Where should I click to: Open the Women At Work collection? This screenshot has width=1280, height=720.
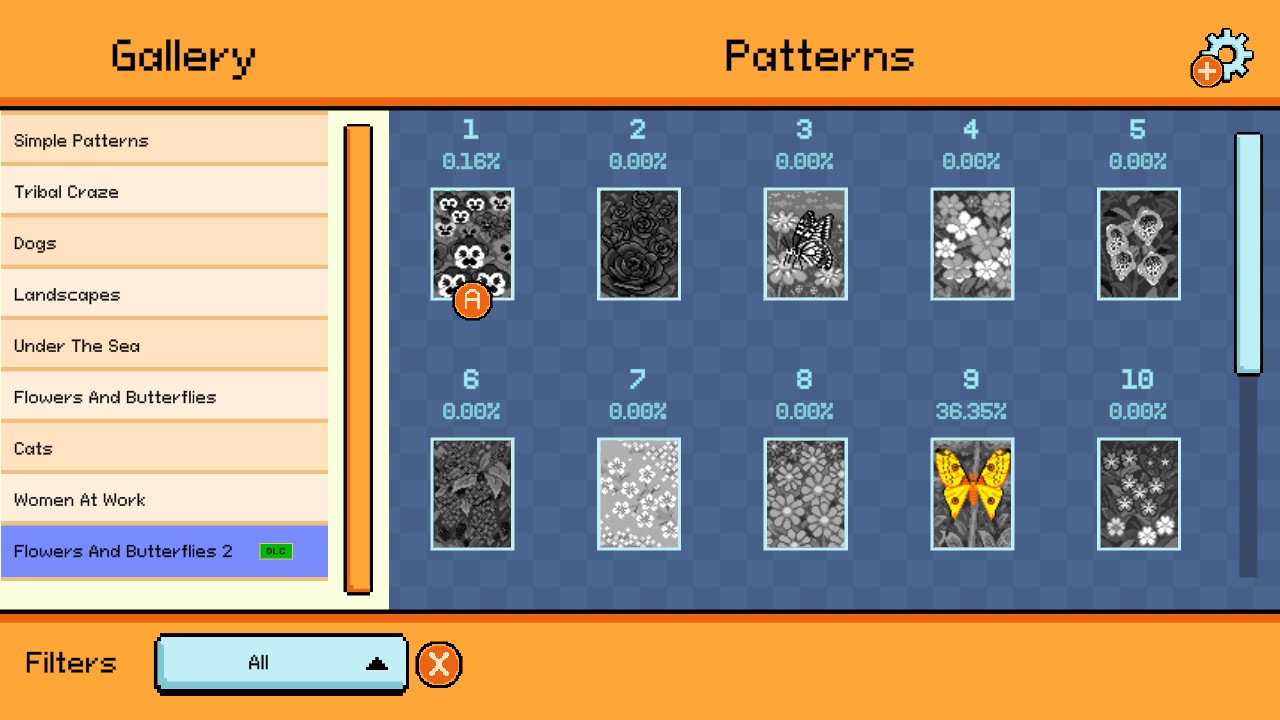pos(165,499)
